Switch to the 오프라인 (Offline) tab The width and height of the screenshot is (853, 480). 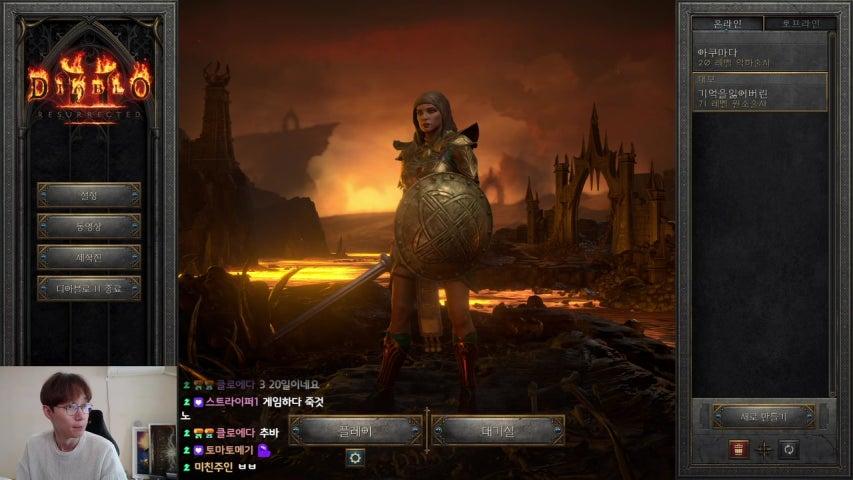(x=797, y=23)
